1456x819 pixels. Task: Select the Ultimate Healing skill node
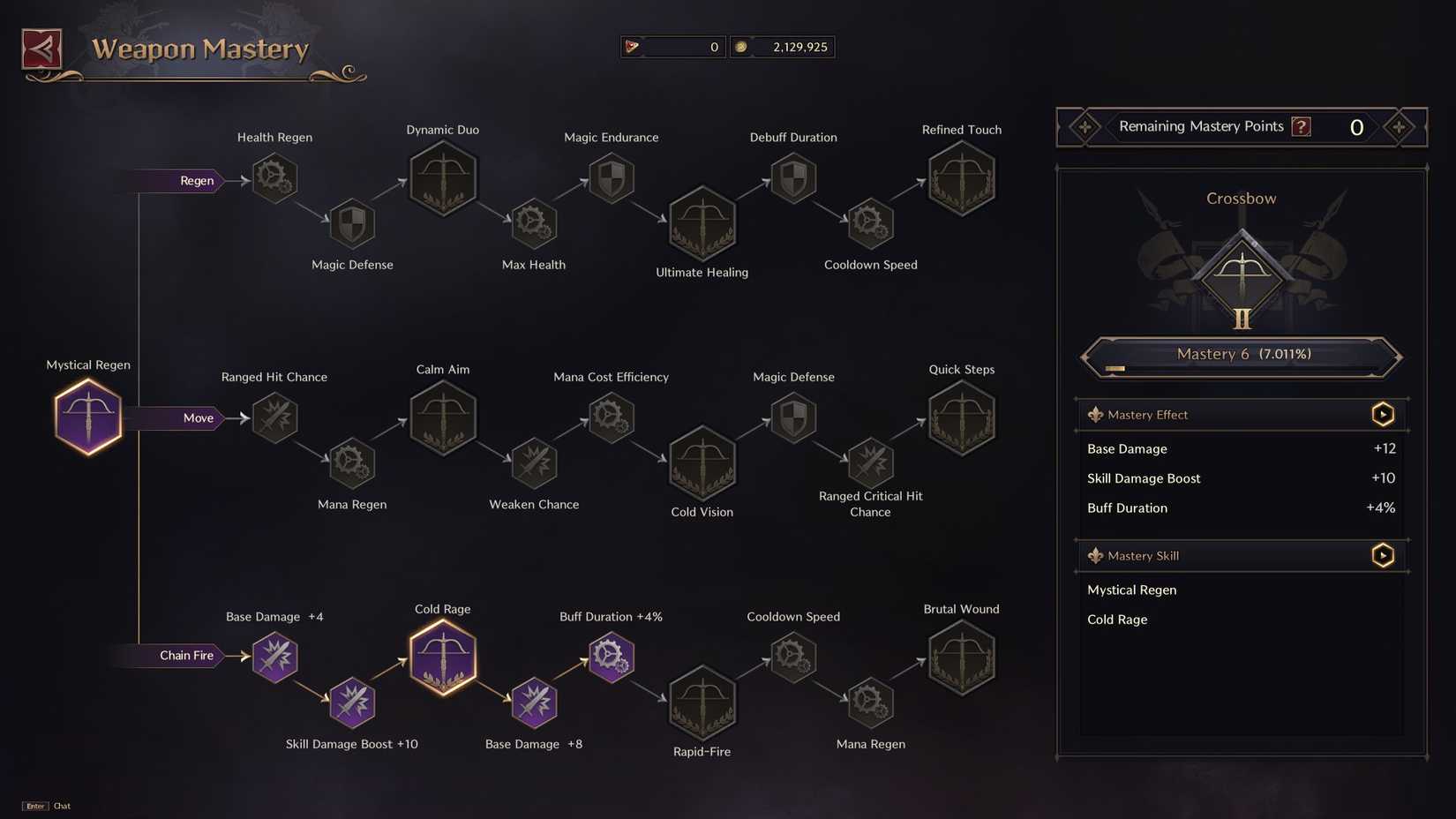tap(702, 222)
